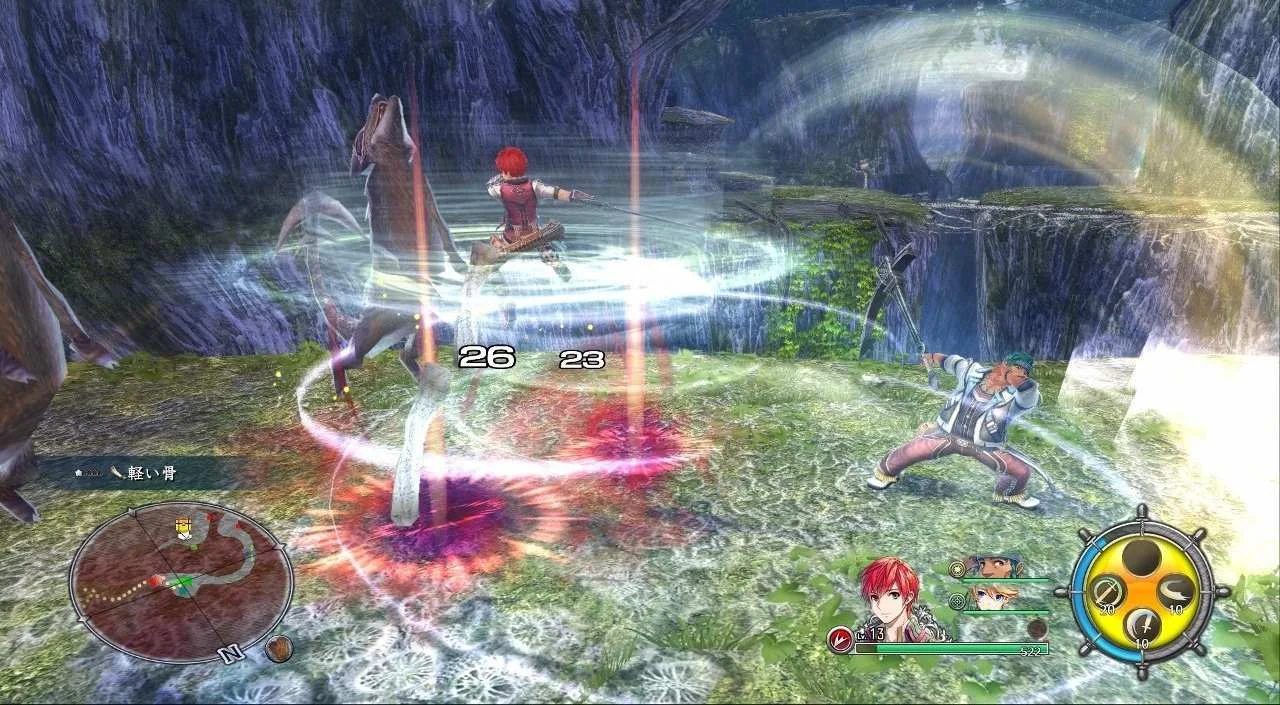Viewport: 1280px width, 705px height.
Task: Click the round brown icon beside minimap
Action: coord(279,648)
